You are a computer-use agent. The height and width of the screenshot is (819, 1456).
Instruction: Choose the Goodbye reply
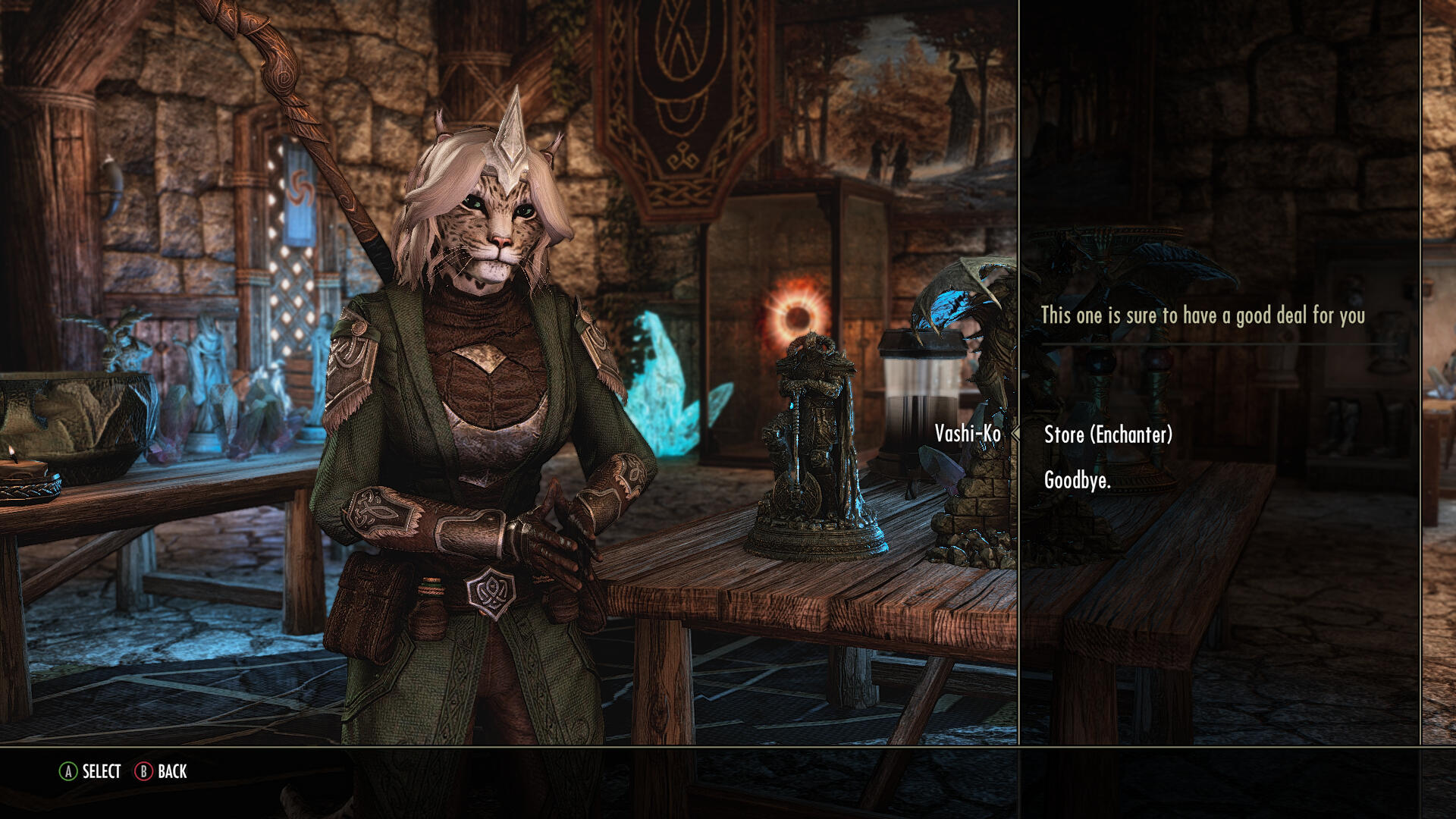pyautogui.click(x=1077, y=480)
